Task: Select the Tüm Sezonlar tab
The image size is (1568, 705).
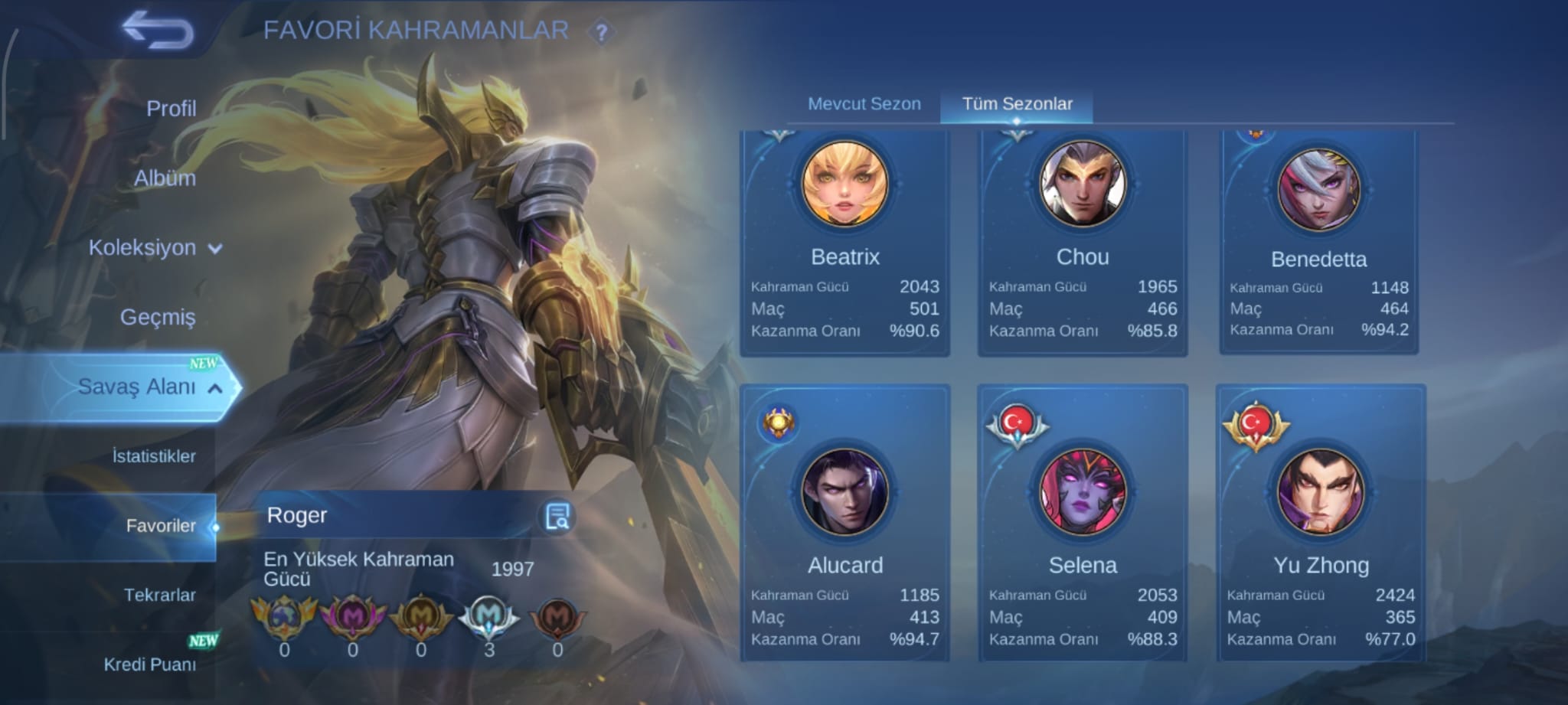Action: [x=1017, y=104]
